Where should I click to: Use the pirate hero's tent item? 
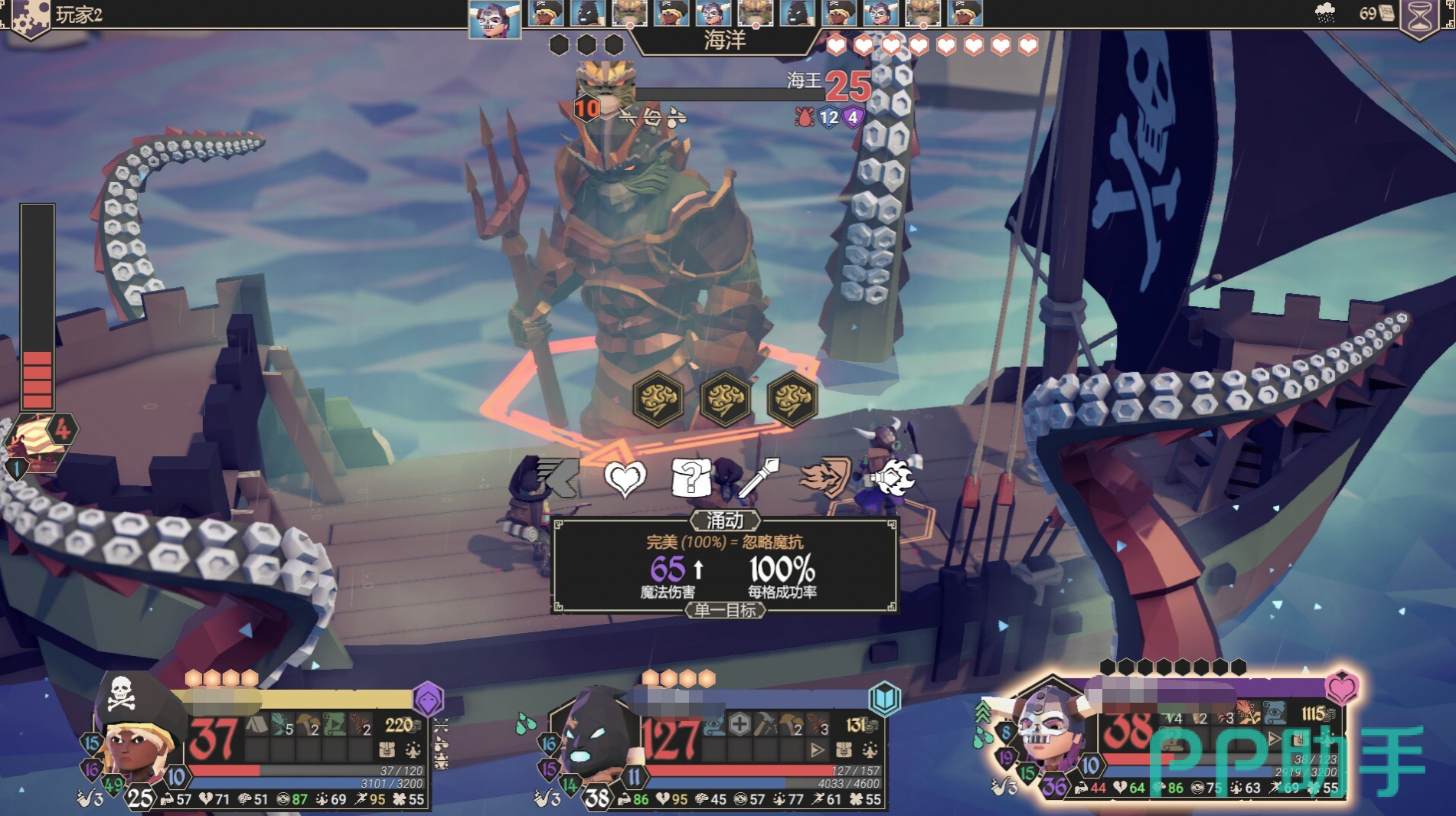coord(257,724)
